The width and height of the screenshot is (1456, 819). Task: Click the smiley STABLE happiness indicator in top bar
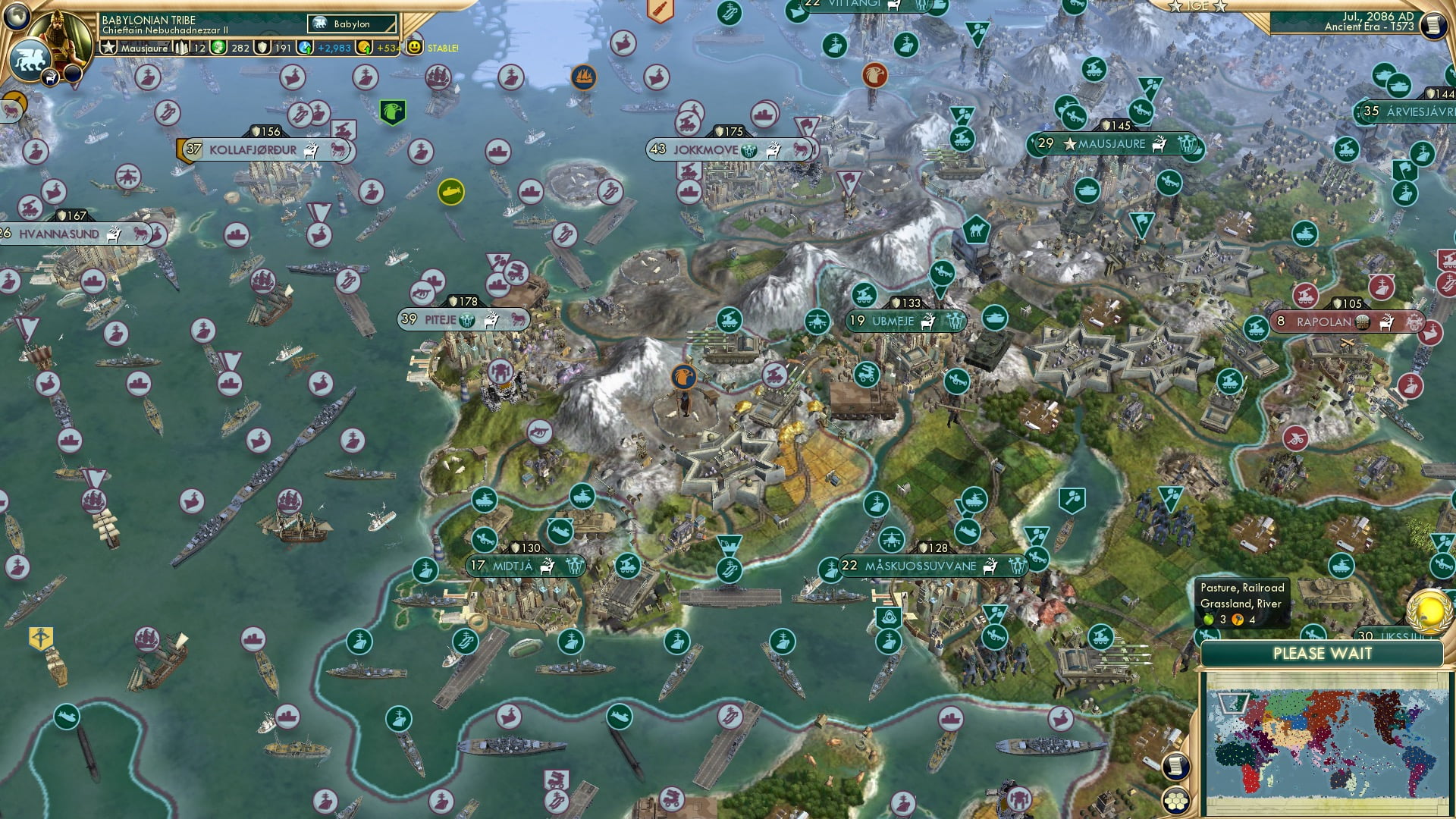coord(414,48)
